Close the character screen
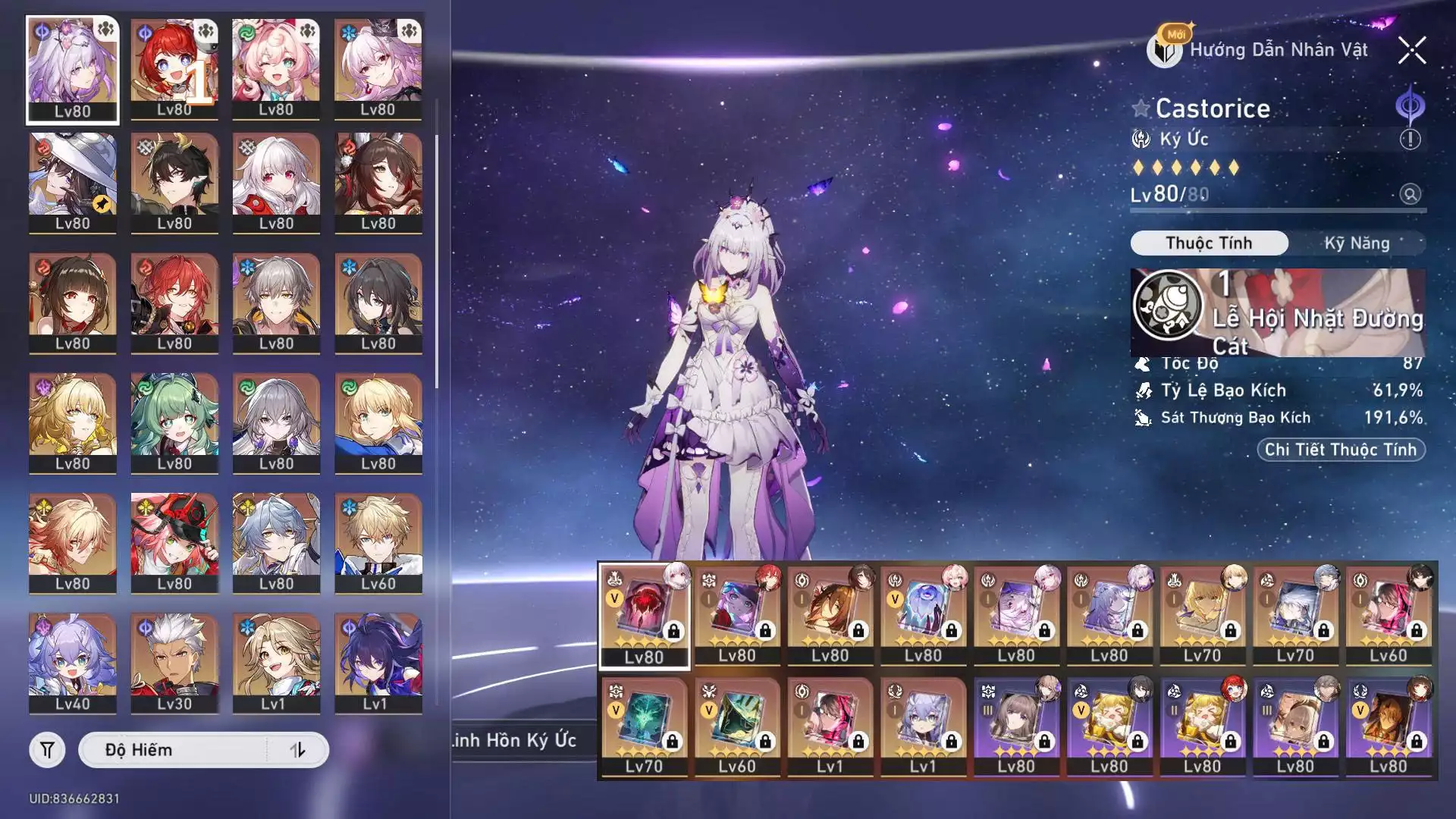 point(1411,51)
